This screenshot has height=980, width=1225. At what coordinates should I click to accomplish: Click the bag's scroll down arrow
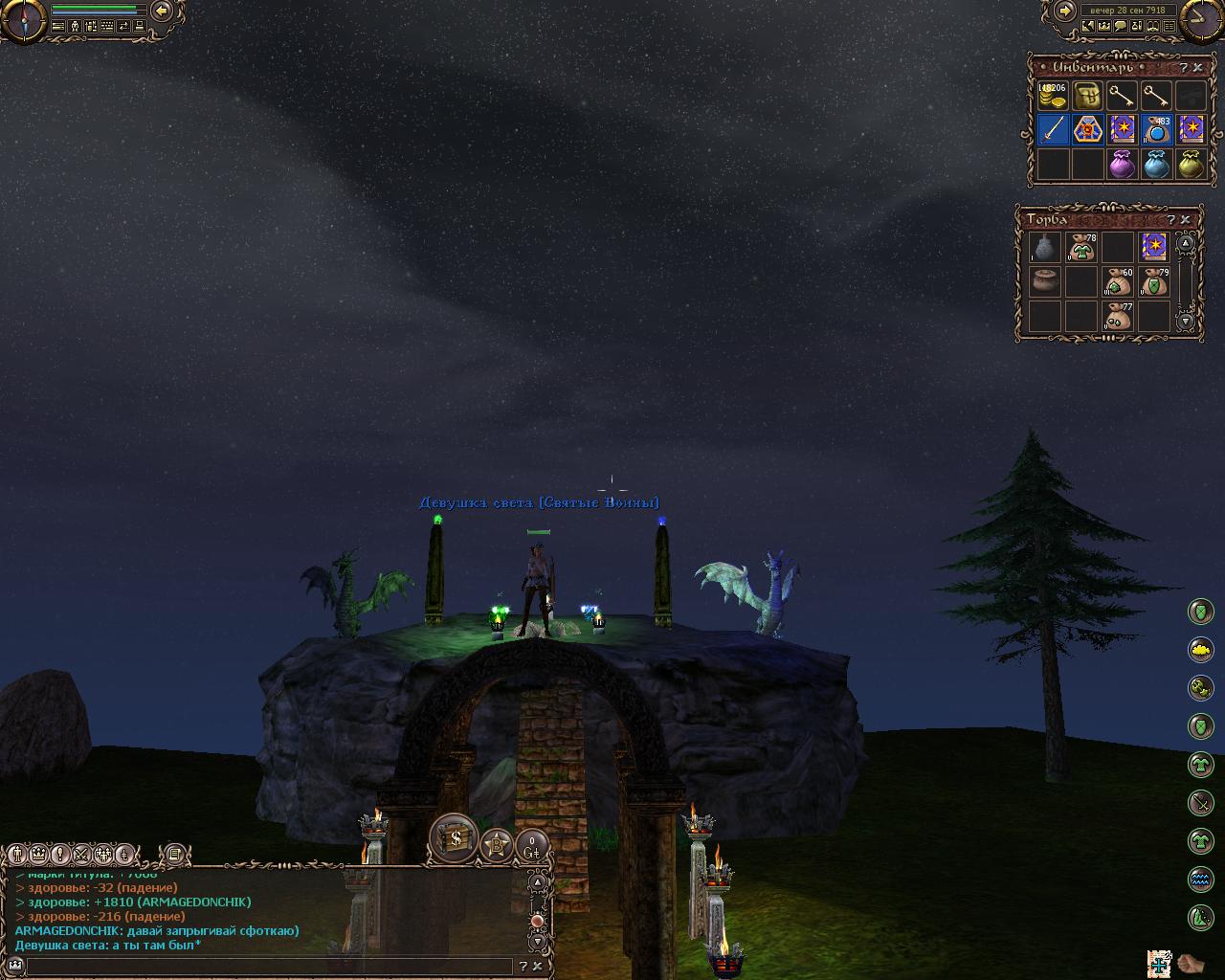(1186, 322)
